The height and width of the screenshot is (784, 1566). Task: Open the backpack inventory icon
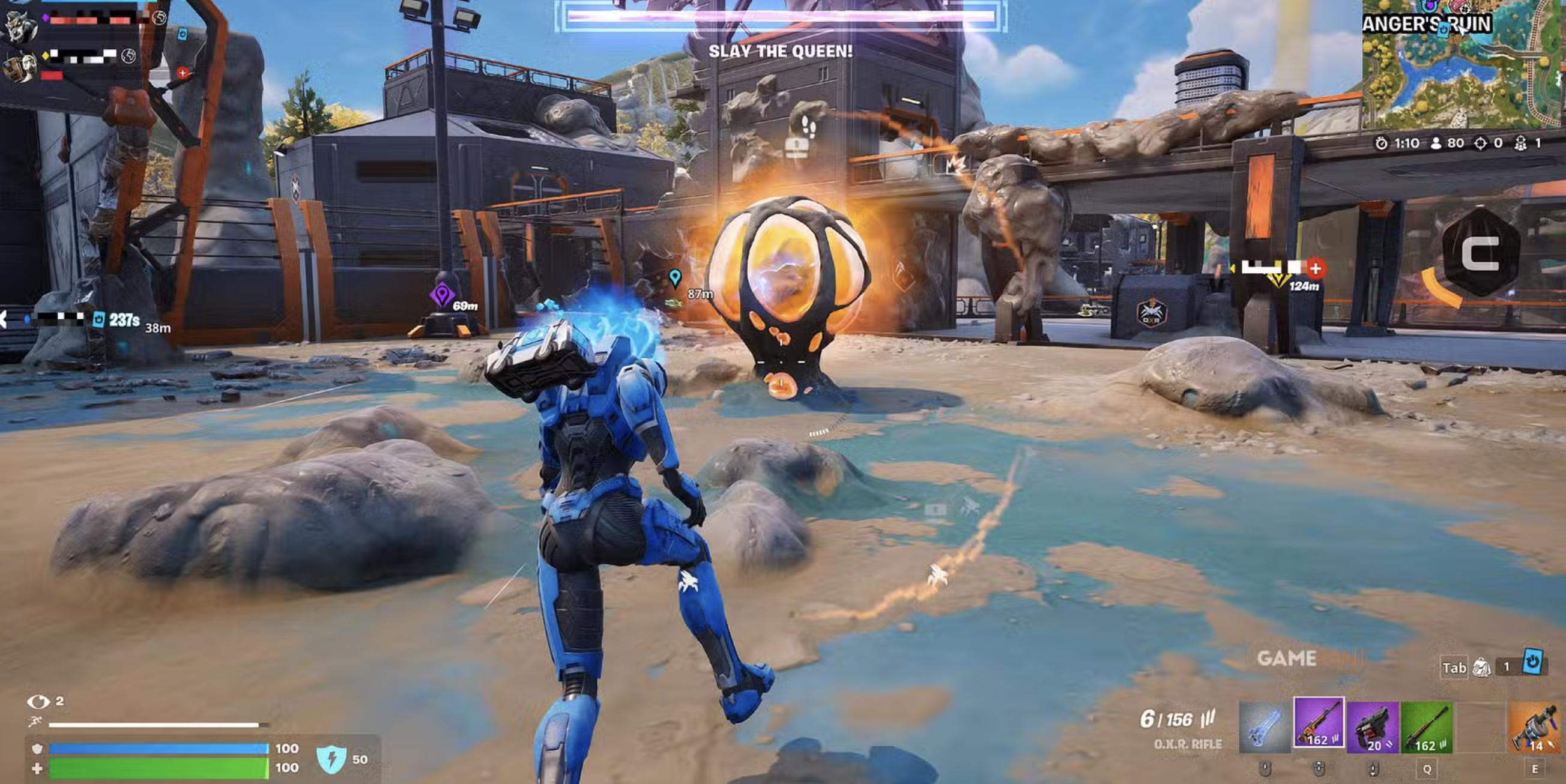pos(1481,668)
